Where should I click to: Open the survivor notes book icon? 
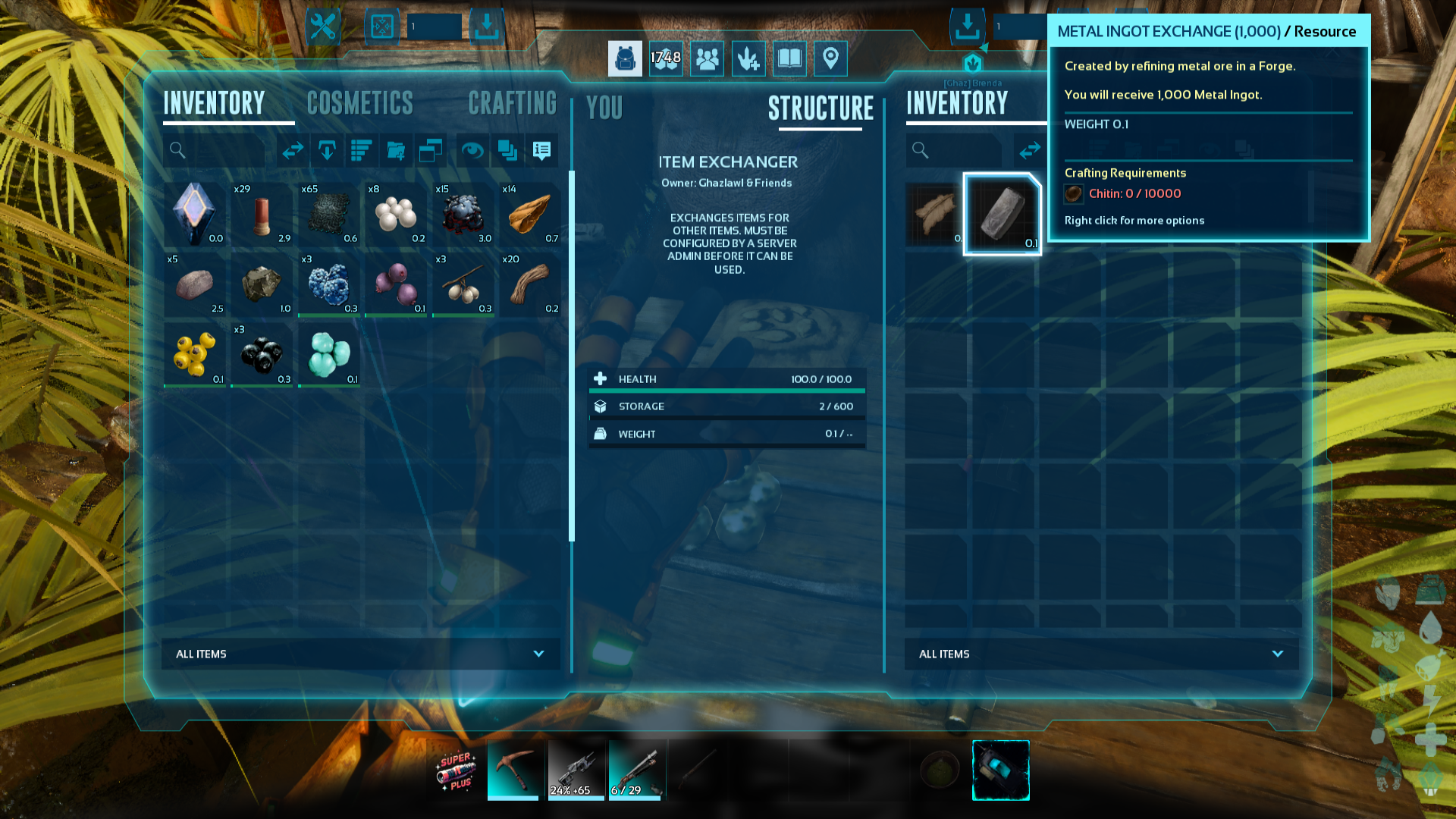pyautogui.click(x=789, y=58)
